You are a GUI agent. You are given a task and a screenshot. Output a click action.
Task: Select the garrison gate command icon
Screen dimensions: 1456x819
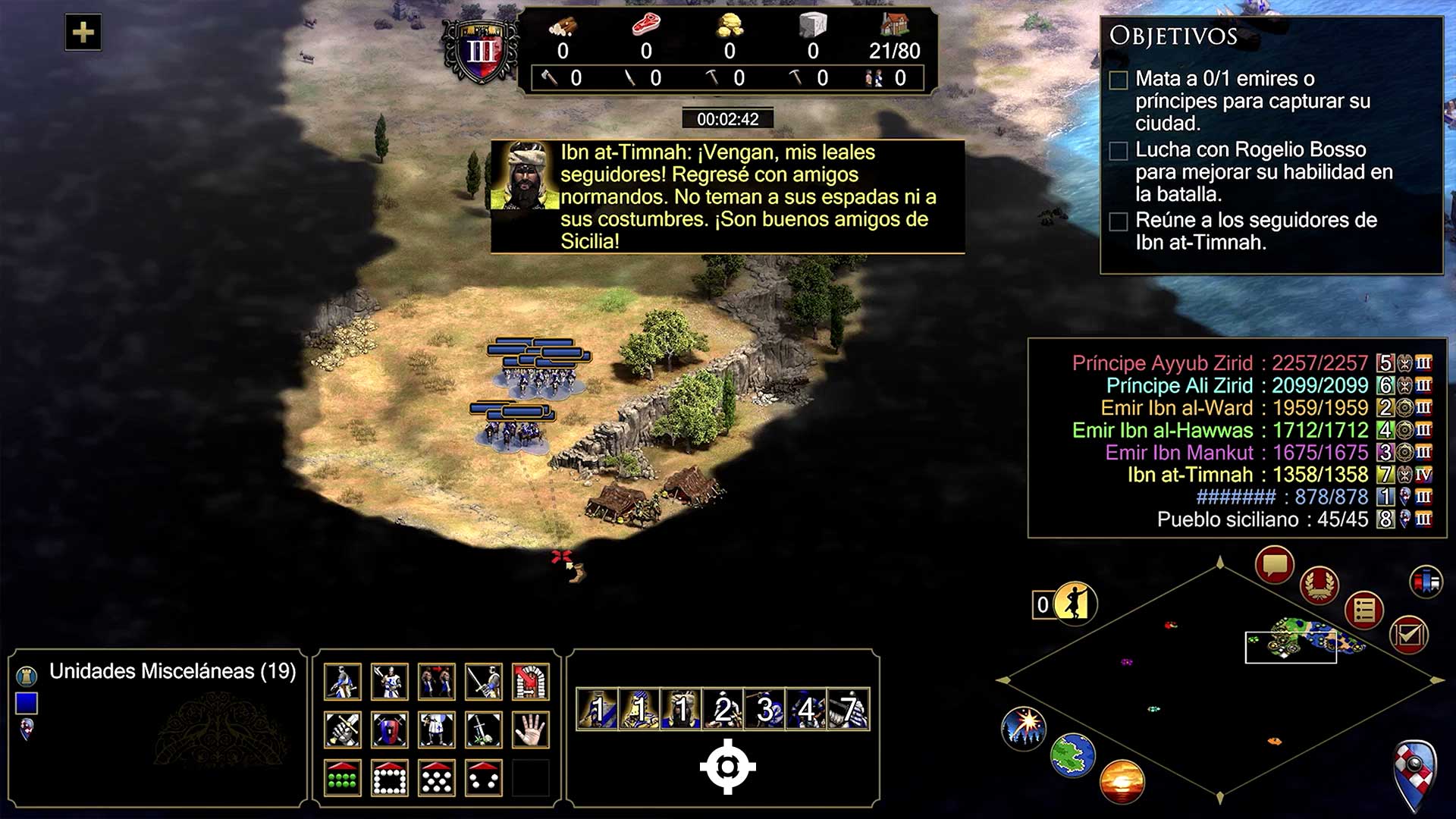[531, 681]
